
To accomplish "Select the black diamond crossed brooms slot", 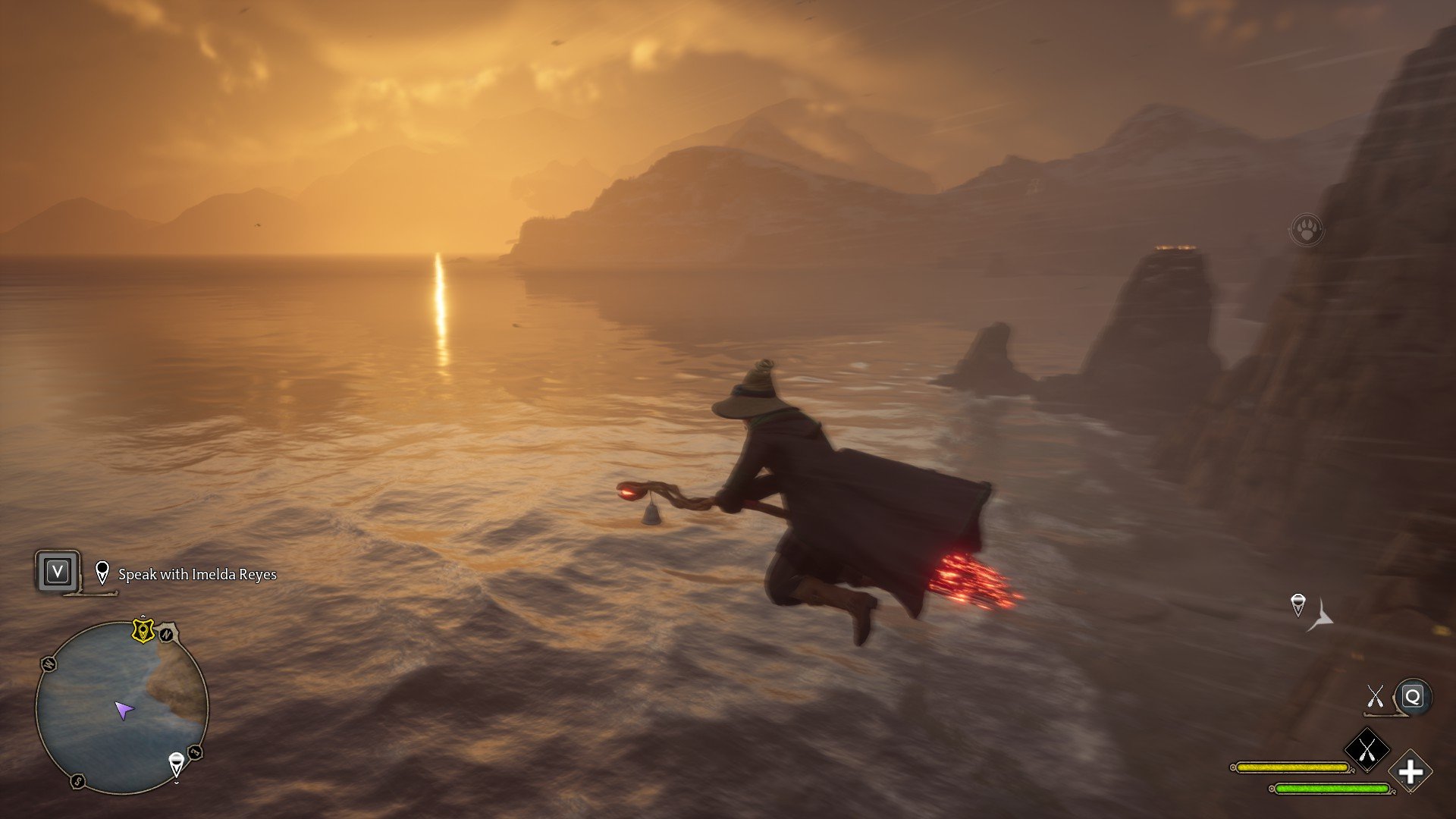I will pos(1367,750).
